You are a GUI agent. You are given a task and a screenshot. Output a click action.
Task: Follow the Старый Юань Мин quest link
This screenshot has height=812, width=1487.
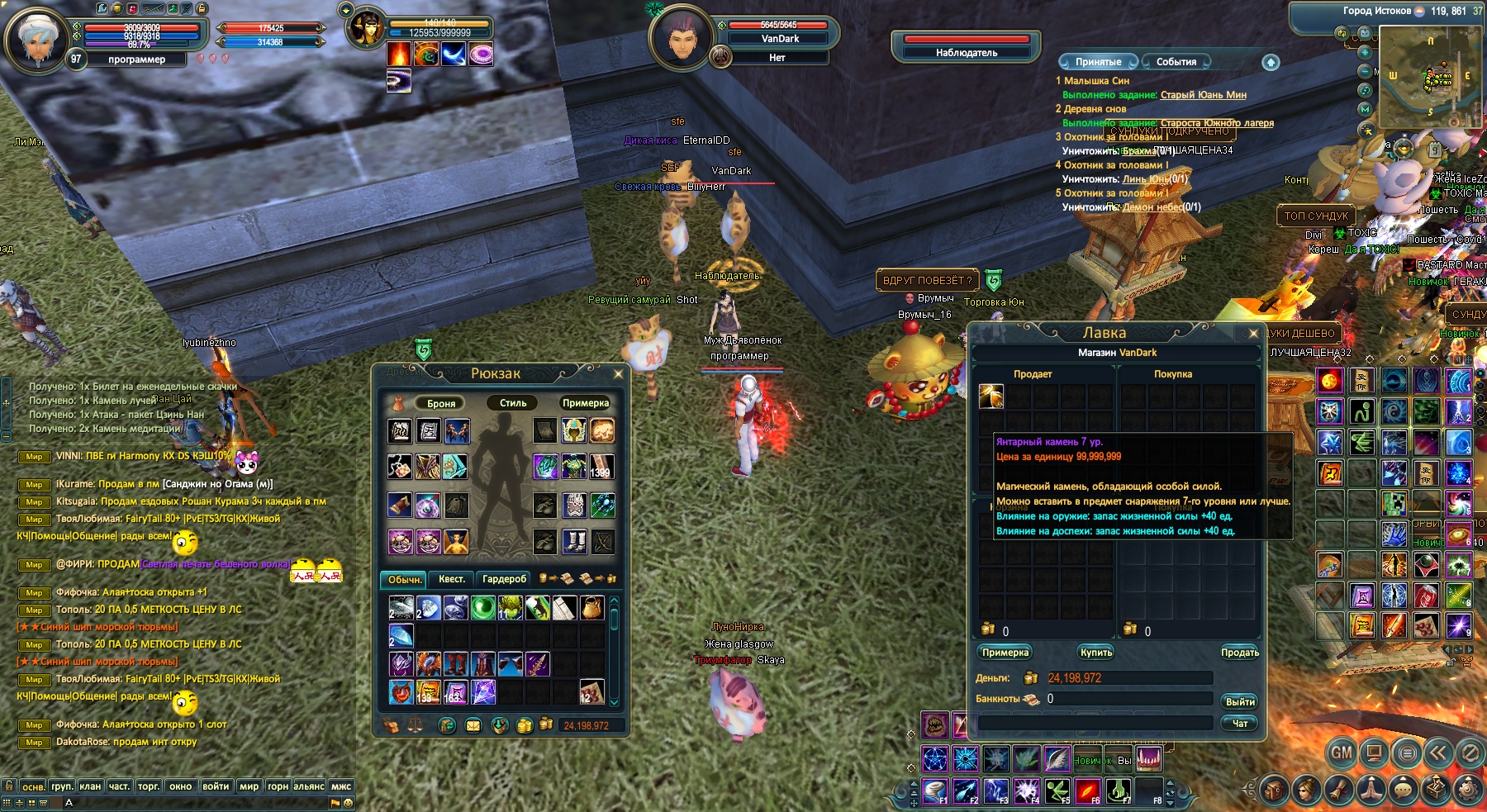[x=1203, y=95]
